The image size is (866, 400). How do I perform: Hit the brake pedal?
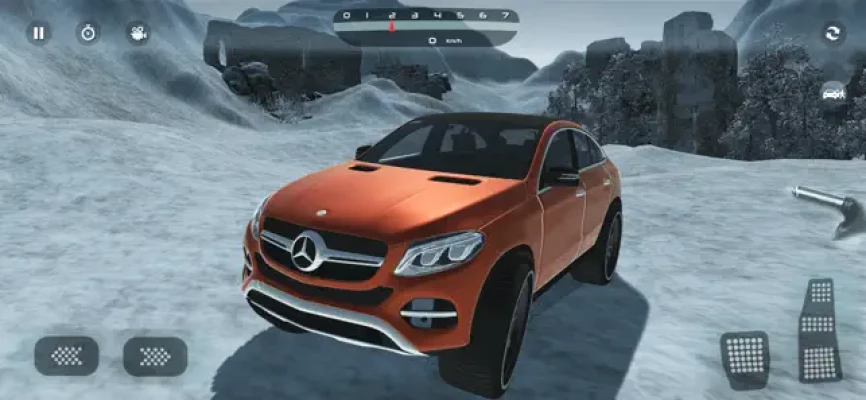[x=744, y=357]
